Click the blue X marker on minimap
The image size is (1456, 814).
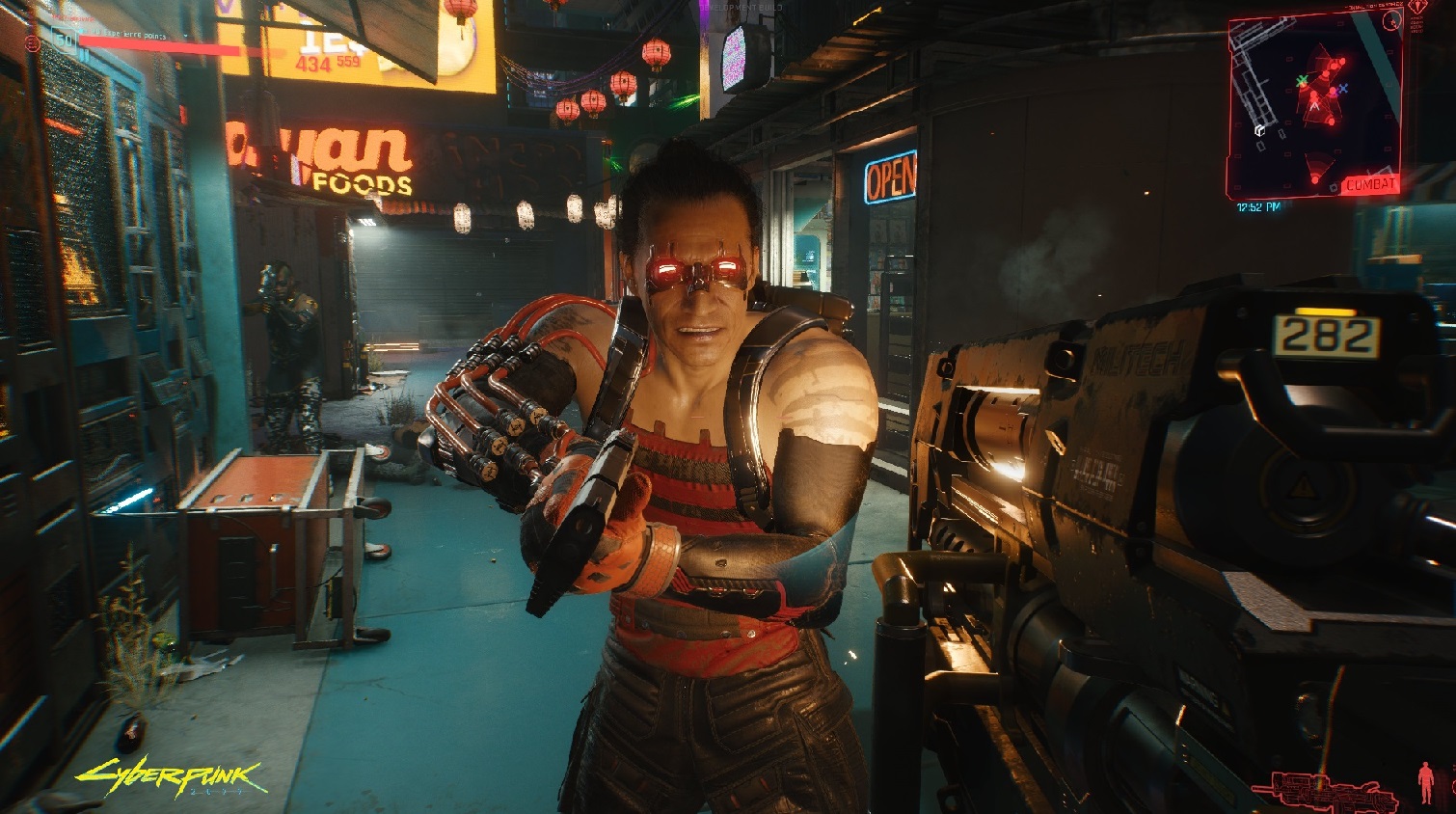tap(1343, 88)
